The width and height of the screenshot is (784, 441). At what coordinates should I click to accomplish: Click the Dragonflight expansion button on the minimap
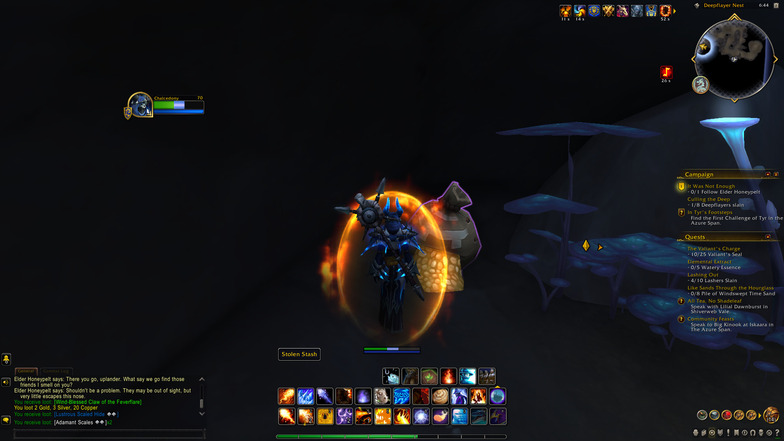click(702, 85)
